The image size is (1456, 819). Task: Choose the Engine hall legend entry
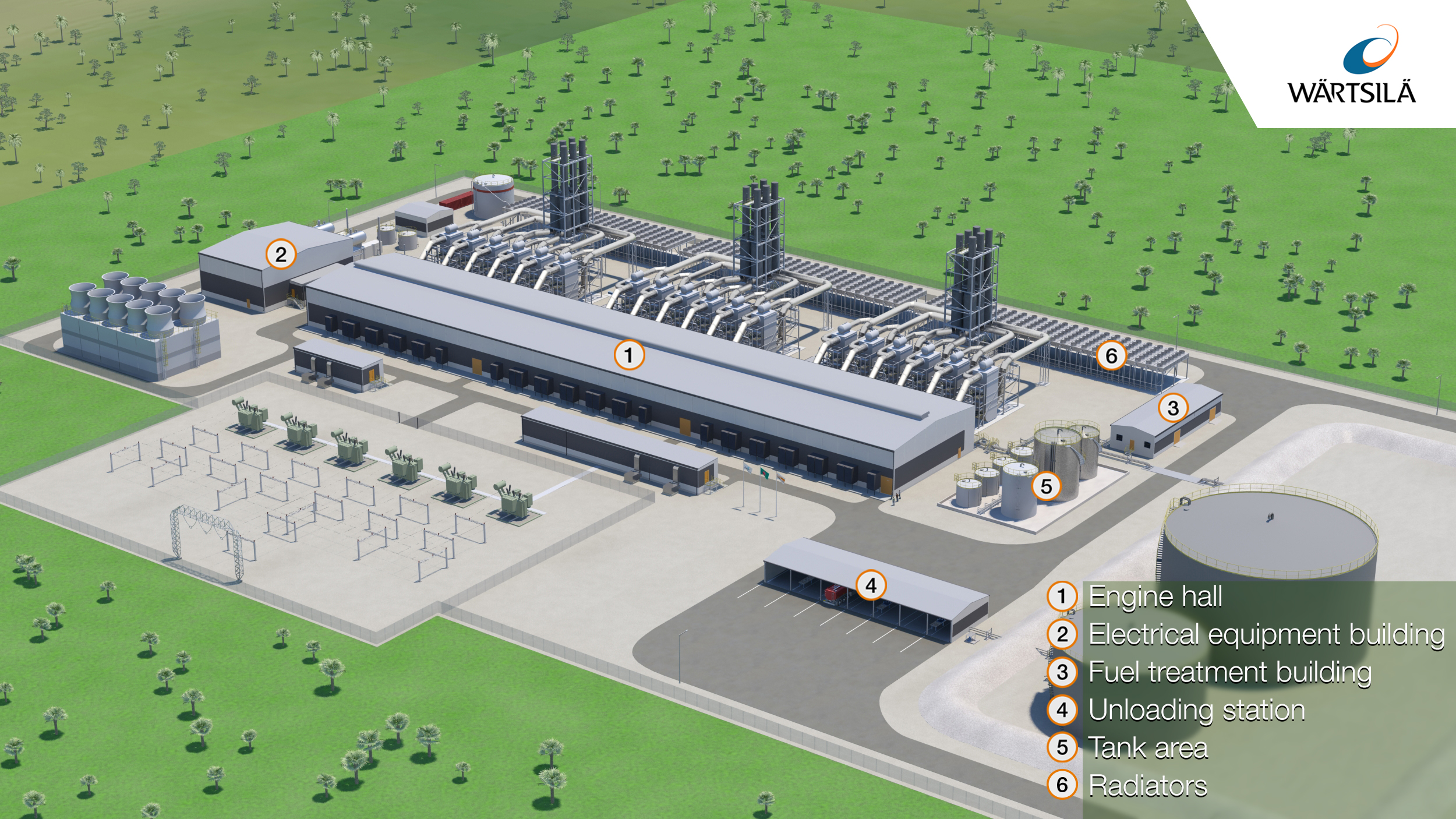(1155, 596)
